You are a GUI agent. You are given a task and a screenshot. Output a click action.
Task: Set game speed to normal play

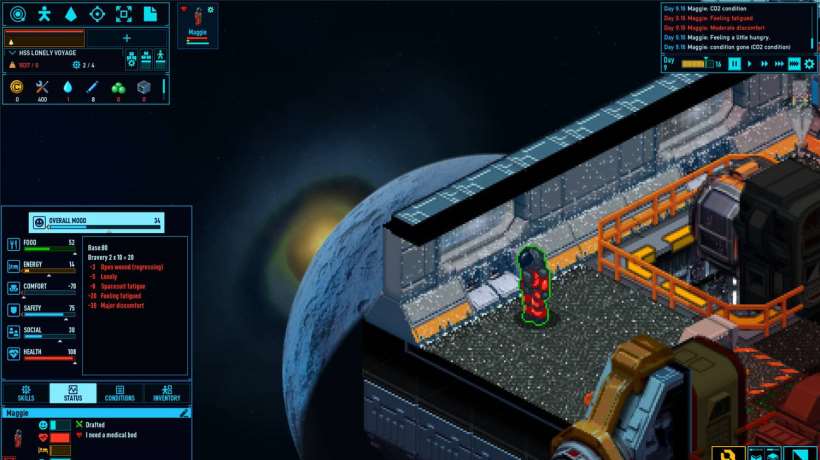[x=750, y=64]
